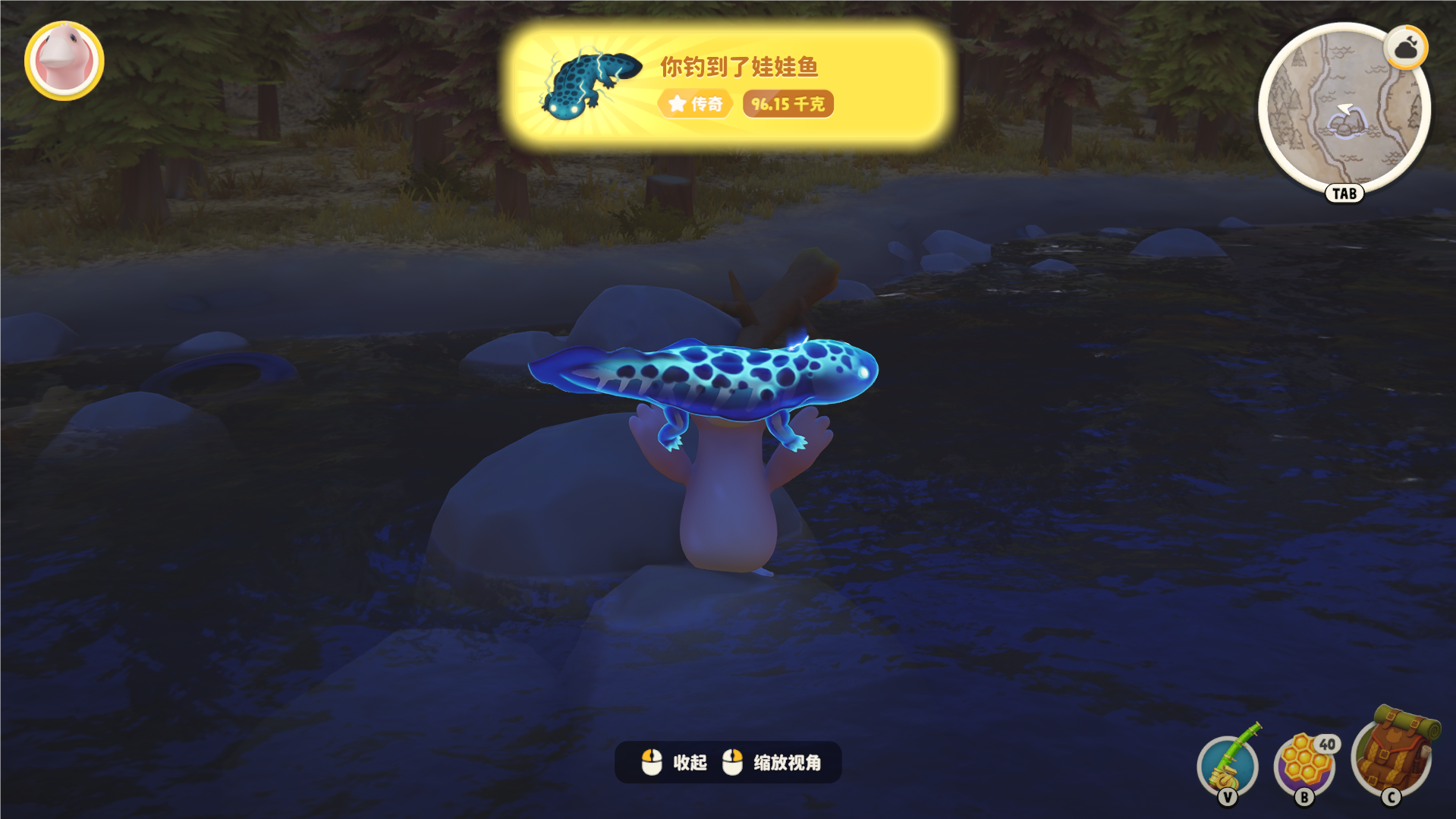
Task: Click the giant salamander catch notification
Action: 727,83
